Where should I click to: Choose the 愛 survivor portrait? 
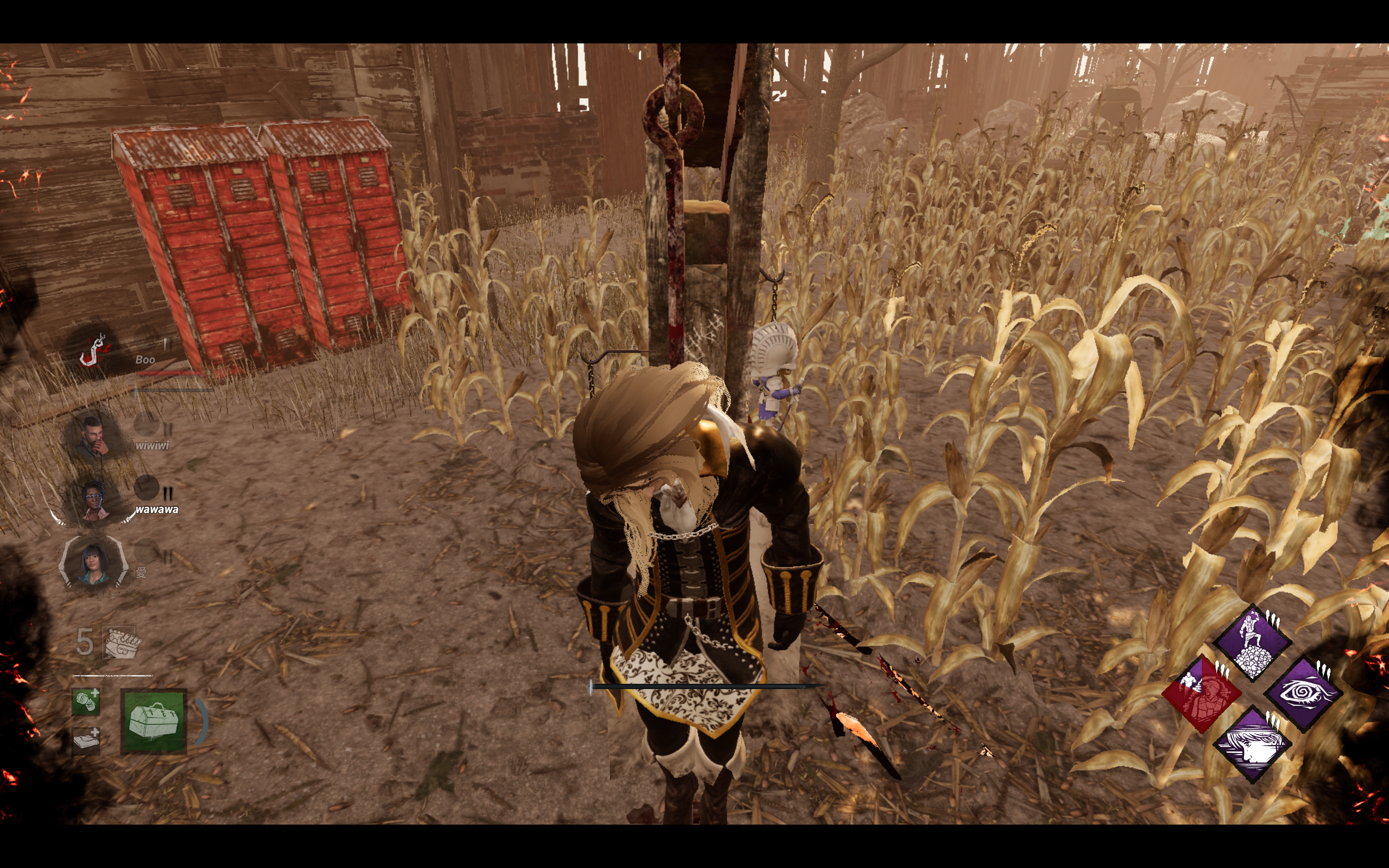(x=93, y=563)
